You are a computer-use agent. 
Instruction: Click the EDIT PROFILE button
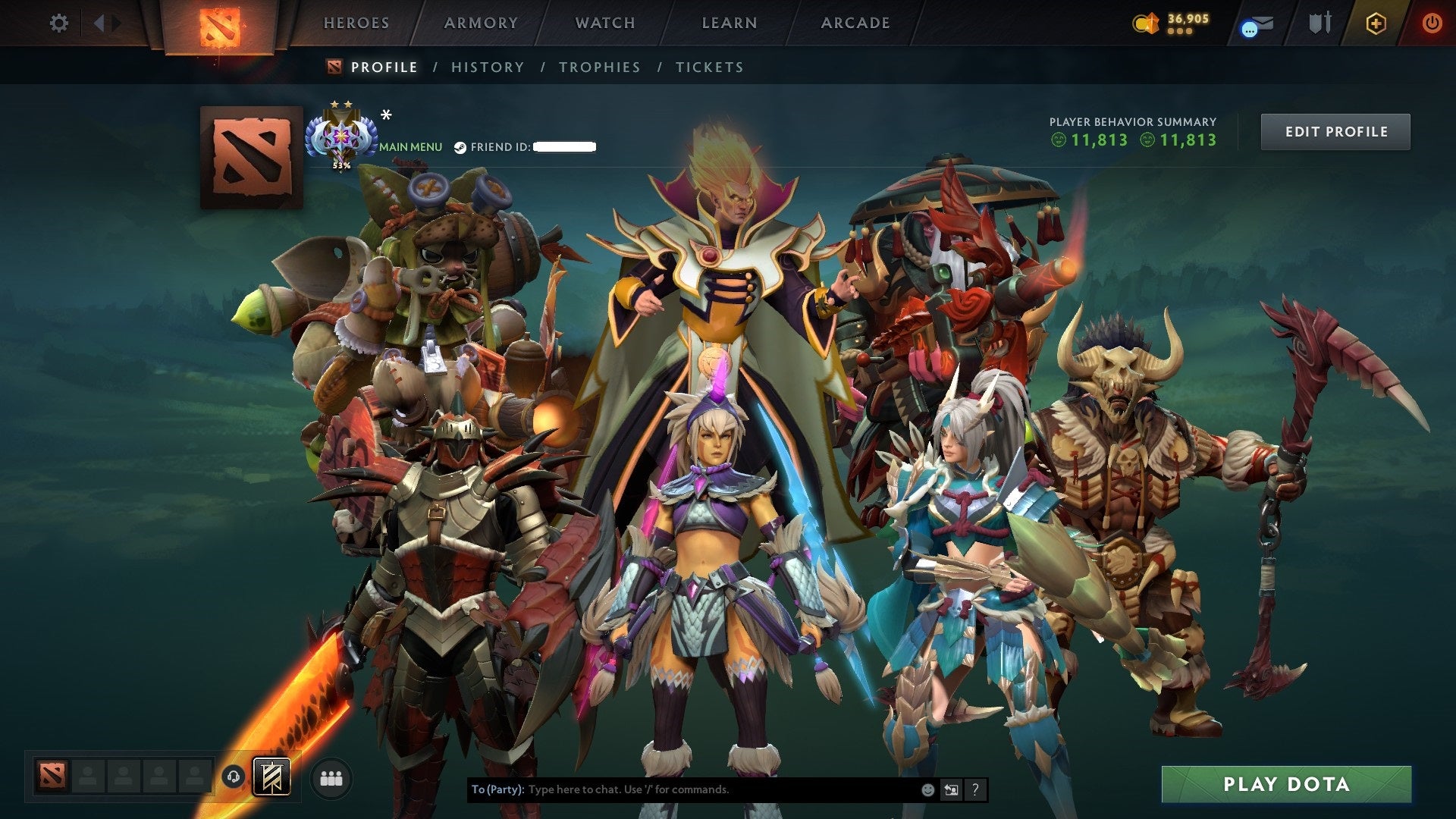click(x=1335, y=131)
